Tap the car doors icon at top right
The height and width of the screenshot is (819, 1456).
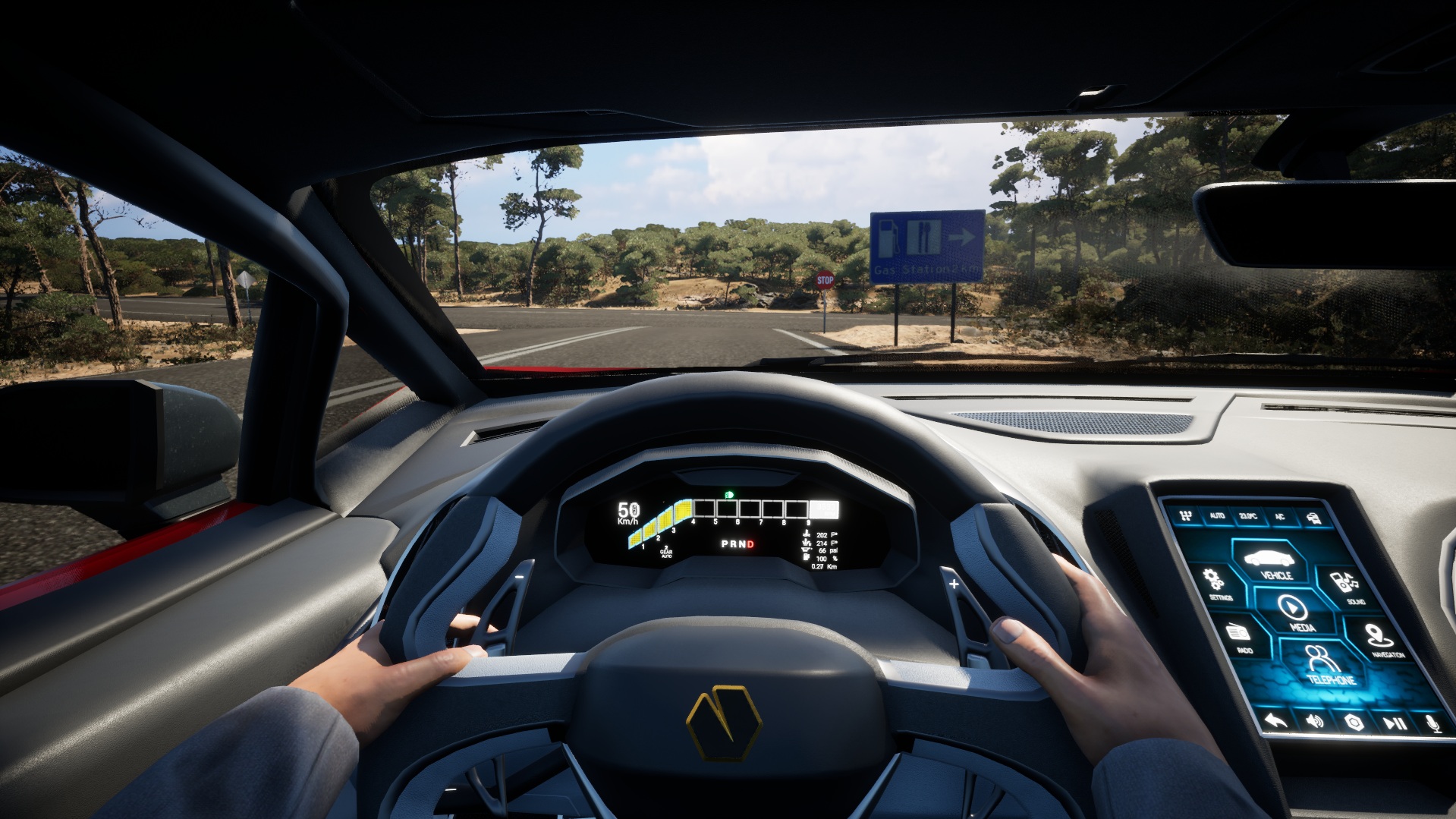1315,518
